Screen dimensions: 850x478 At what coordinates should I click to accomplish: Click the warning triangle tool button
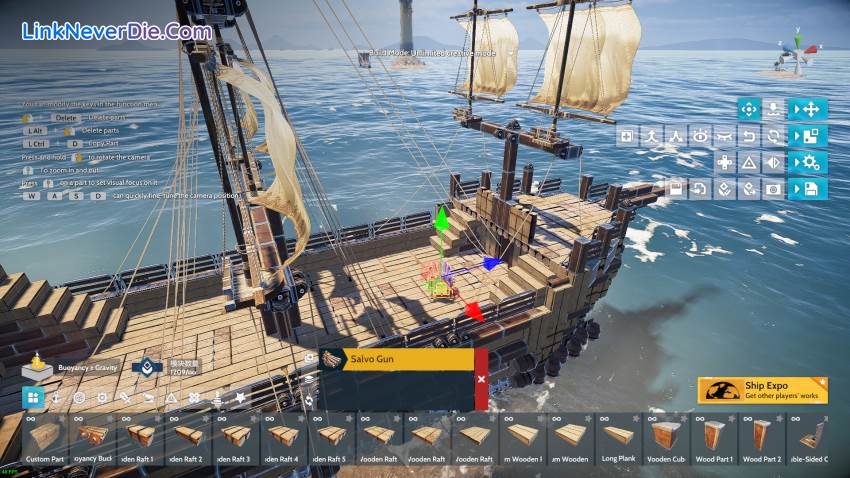[x=749, y=162]
